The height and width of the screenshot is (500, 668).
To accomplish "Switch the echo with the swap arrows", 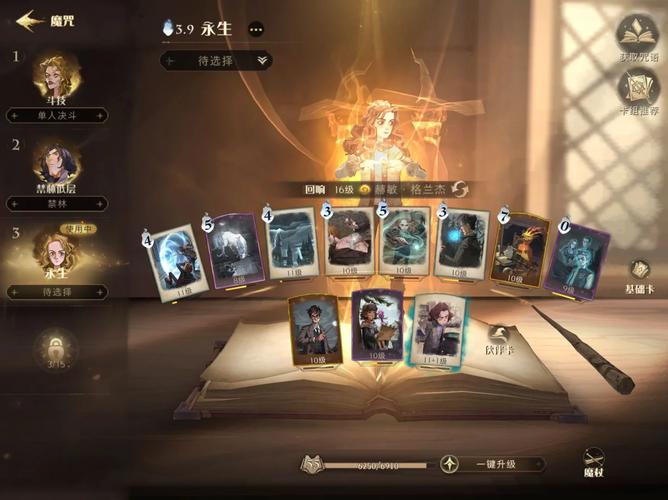I will 460,189.
